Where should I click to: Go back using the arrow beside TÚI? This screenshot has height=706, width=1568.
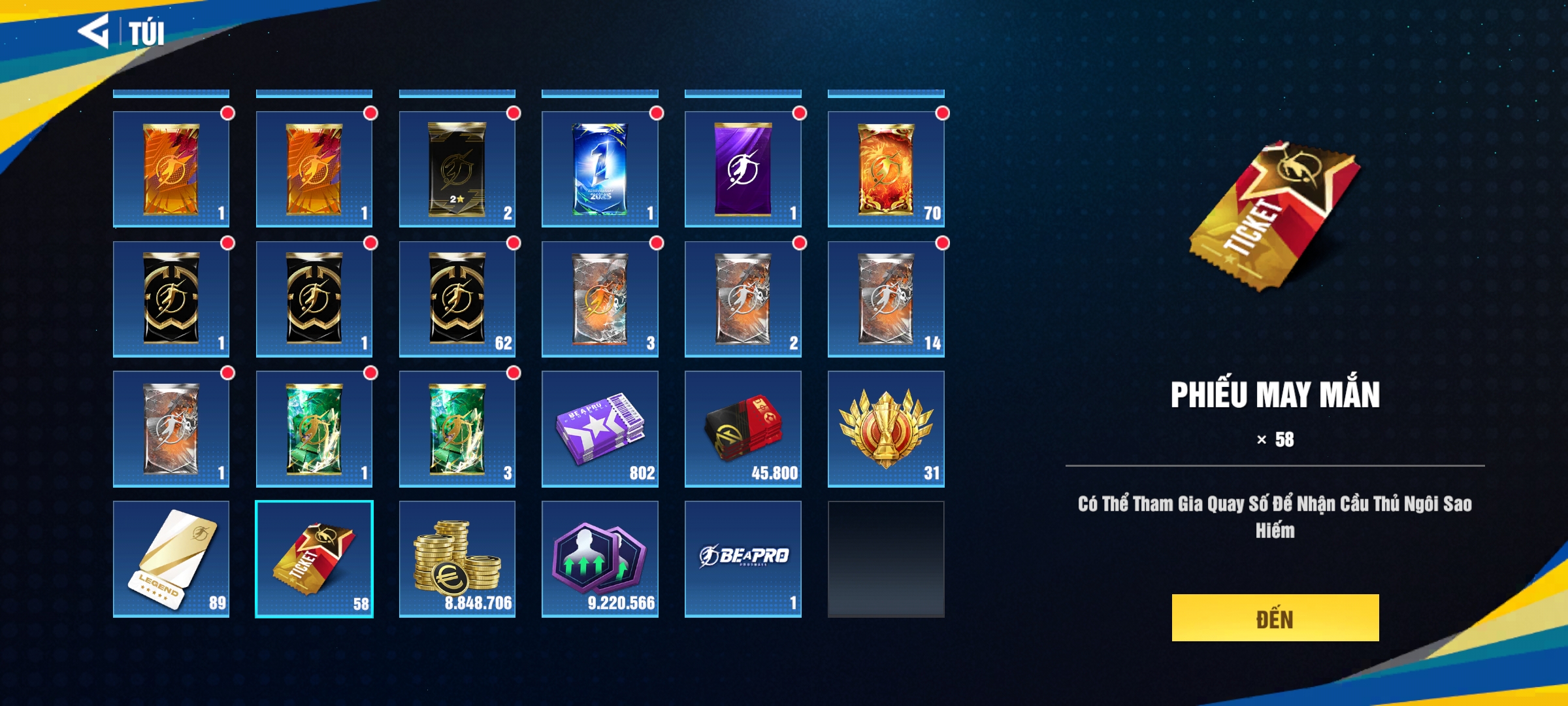[93, 31]
